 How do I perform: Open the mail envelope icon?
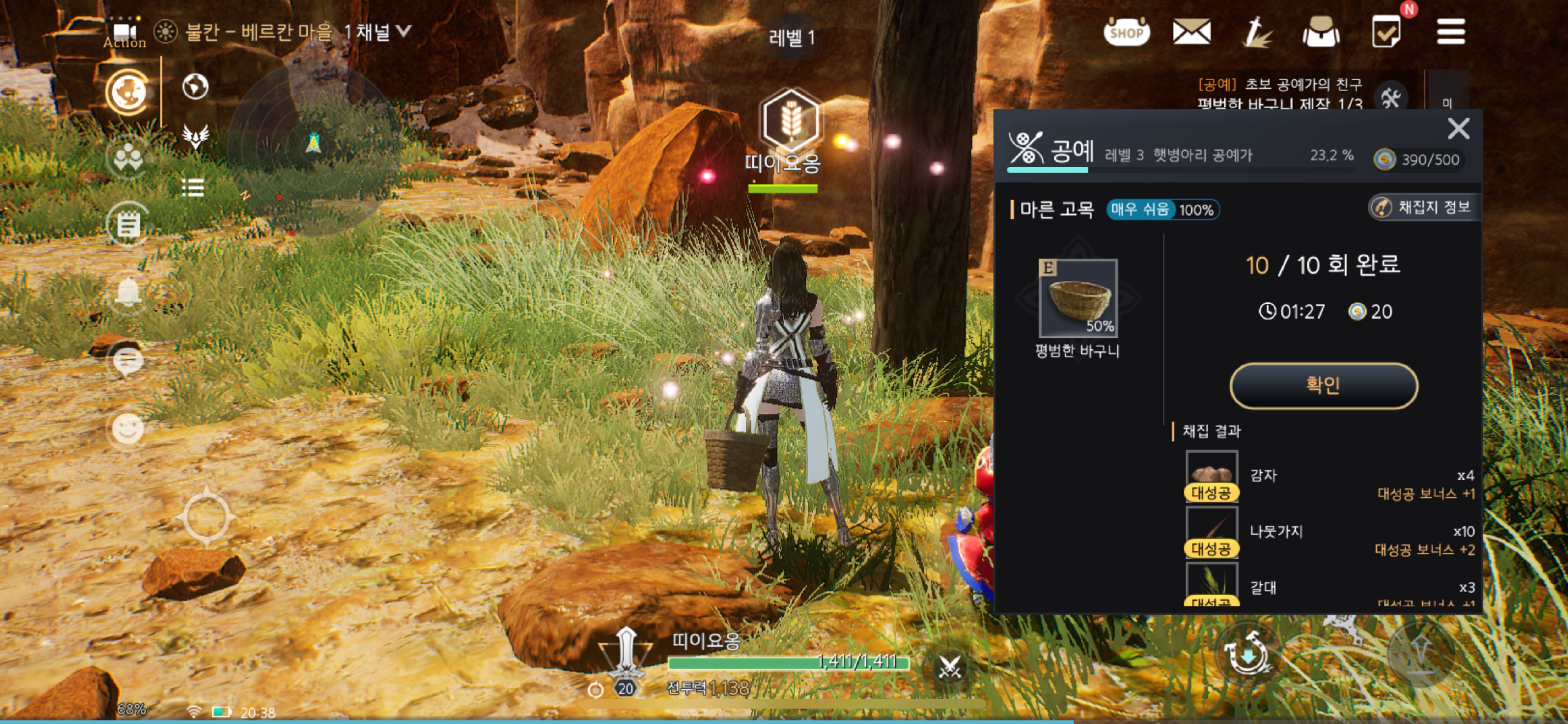pos(1191,32)
